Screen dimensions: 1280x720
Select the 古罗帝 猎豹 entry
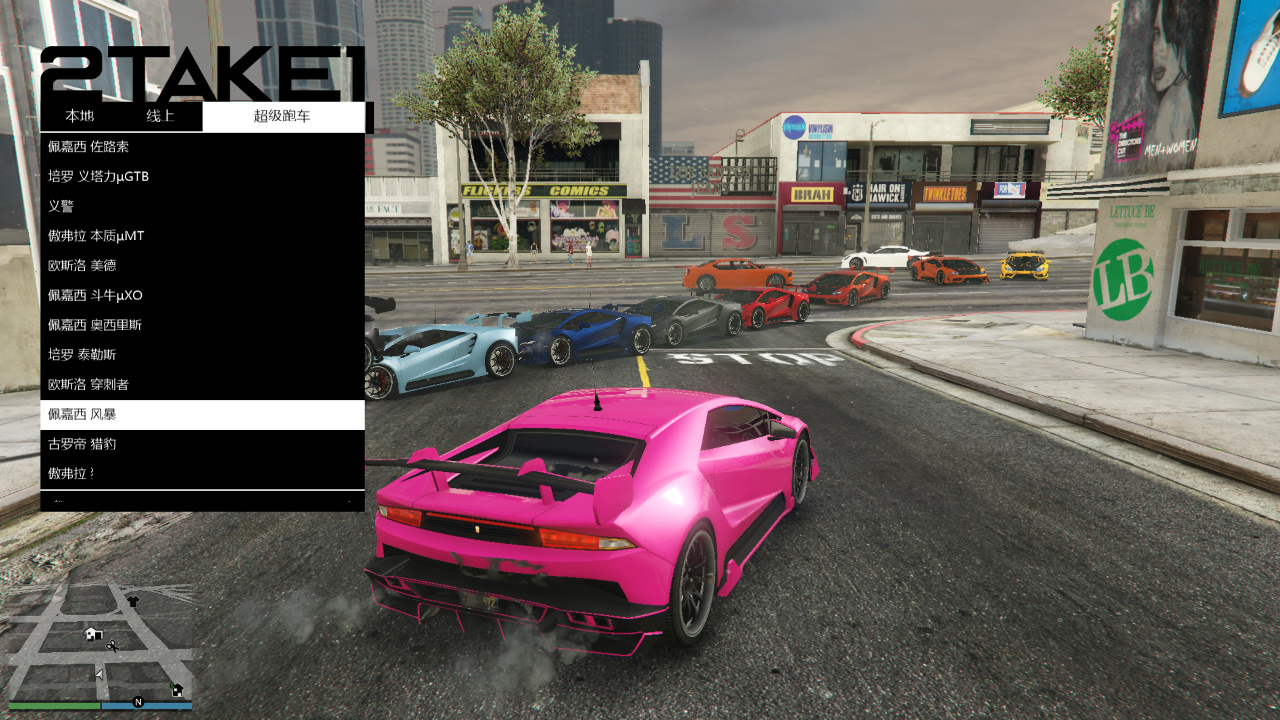[x=202, y=444]
